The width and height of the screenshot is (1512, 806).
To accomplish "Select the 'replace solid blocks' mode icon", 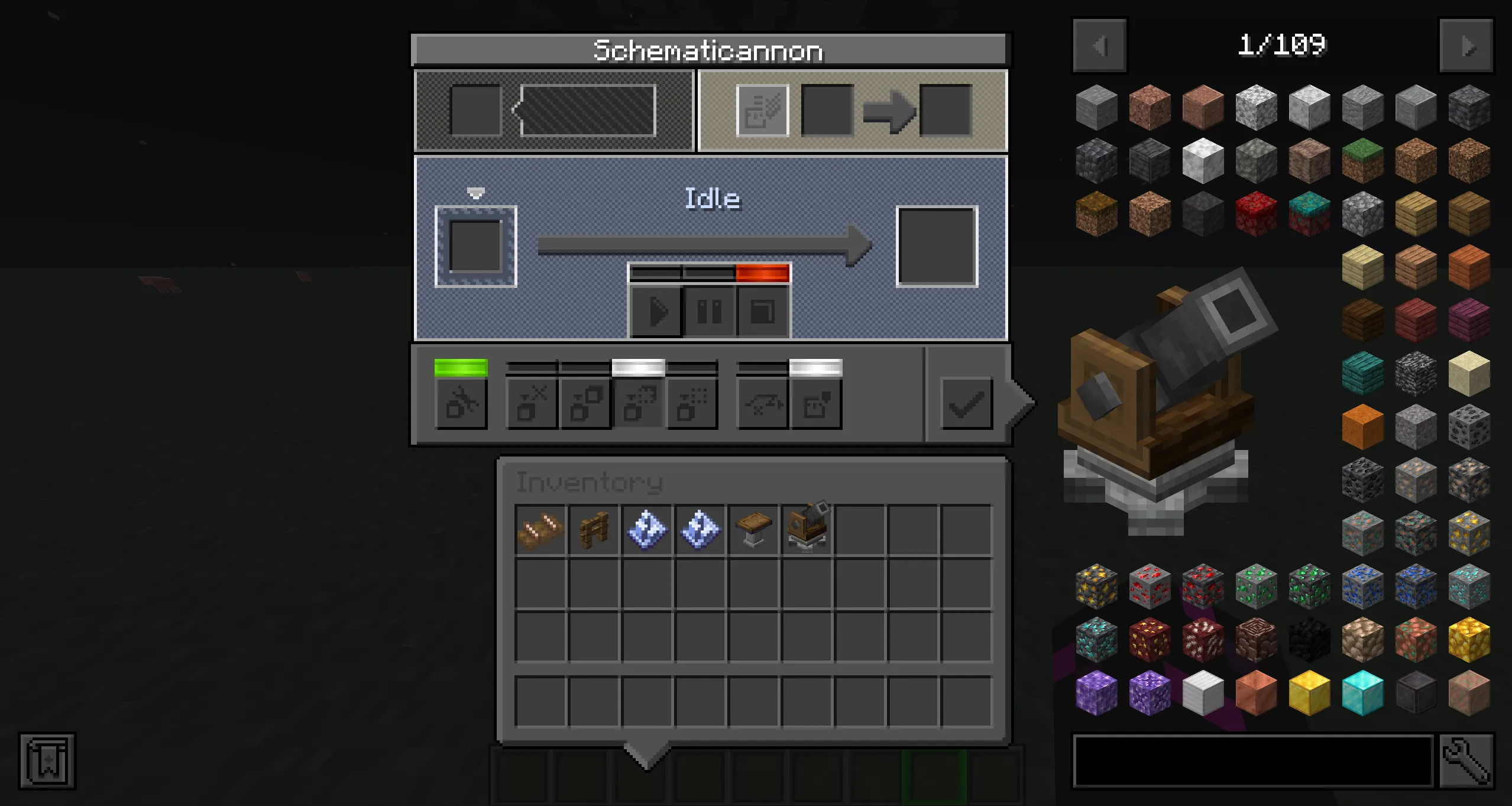I will (x=584, y=403).
